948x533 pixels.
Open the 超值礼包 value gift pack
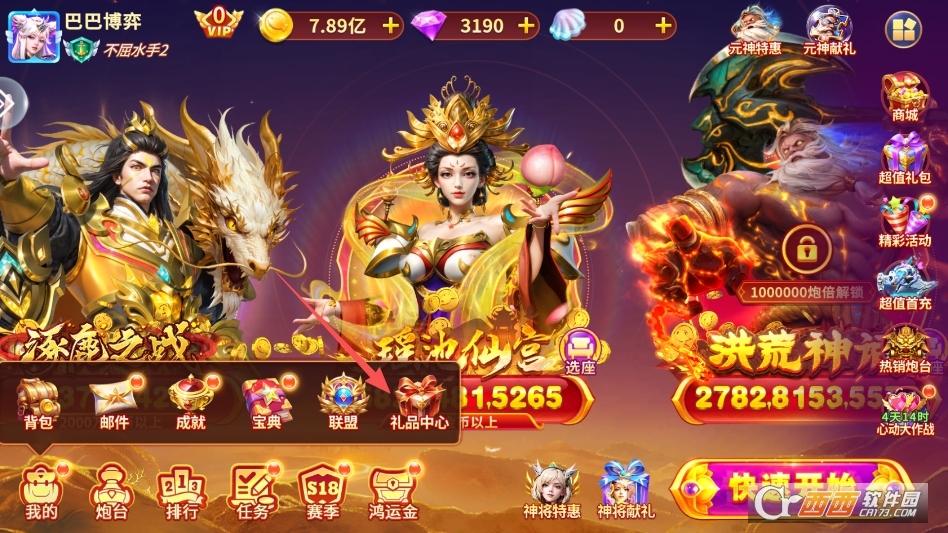(x=905, y=160)
